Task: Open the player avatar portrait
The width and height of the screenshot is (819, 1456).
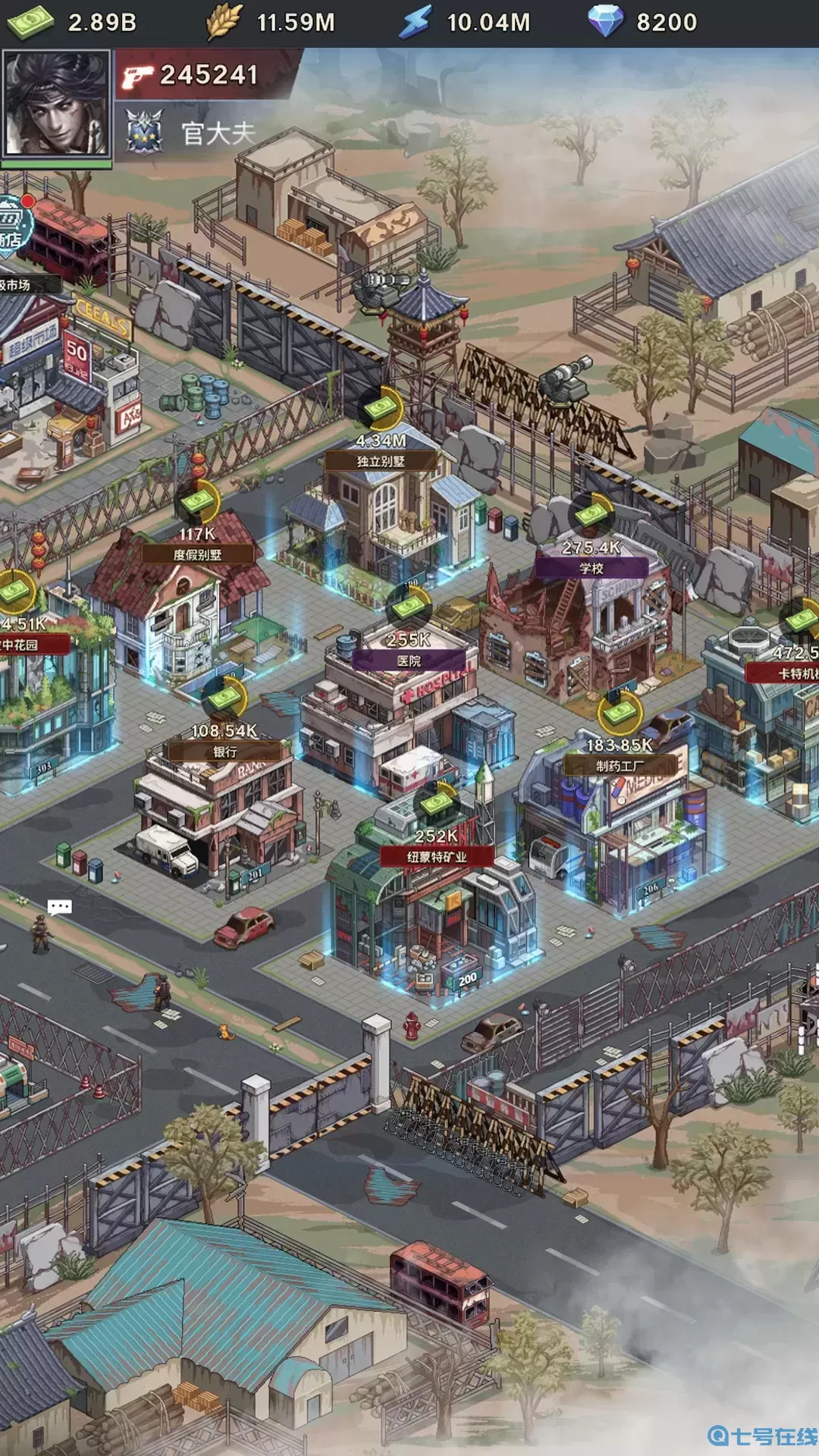Action: [56, 105]
